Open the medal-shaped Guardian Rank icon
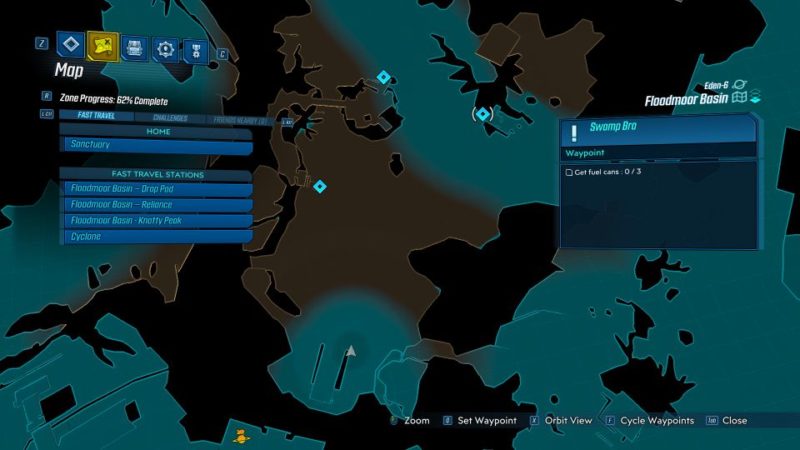The image size is (800, 450). click(x=196, y=47)
